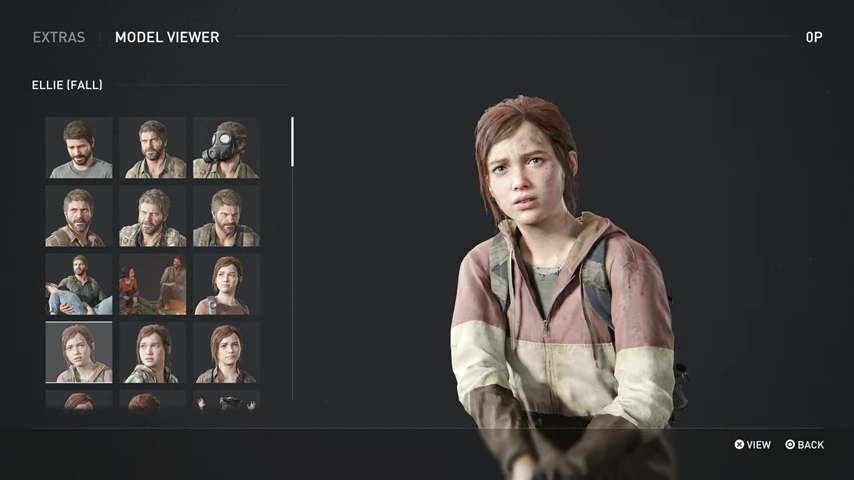Image resolution: width=854 pixels, height=480 pixels.
Task: Open the campfire scene with Joel and Ellie
Action: pos(153,284)
